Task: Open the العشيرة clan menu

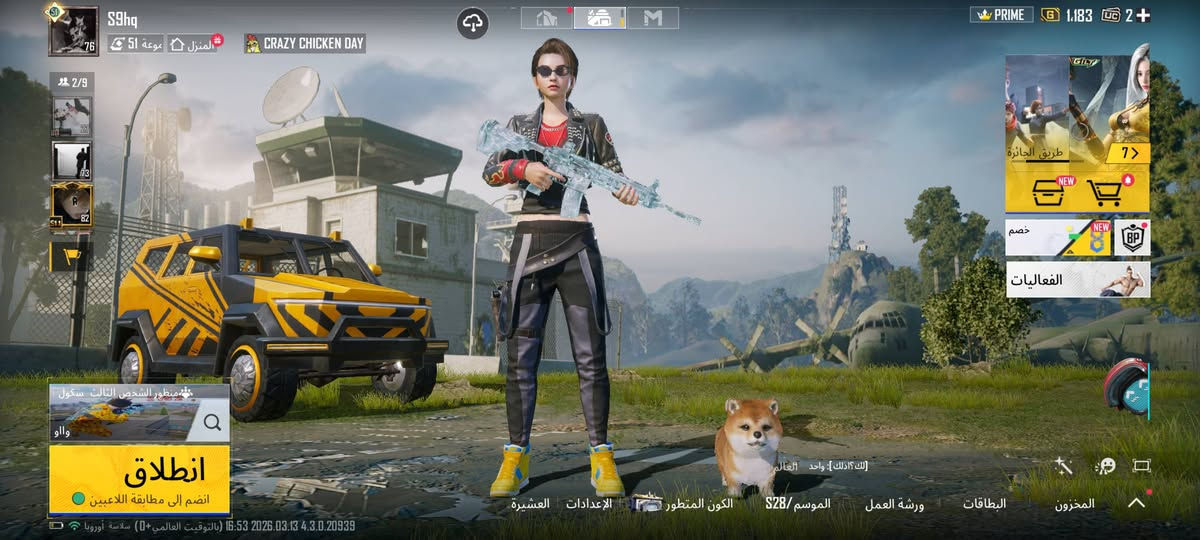Action: click(x=530, y=504)
